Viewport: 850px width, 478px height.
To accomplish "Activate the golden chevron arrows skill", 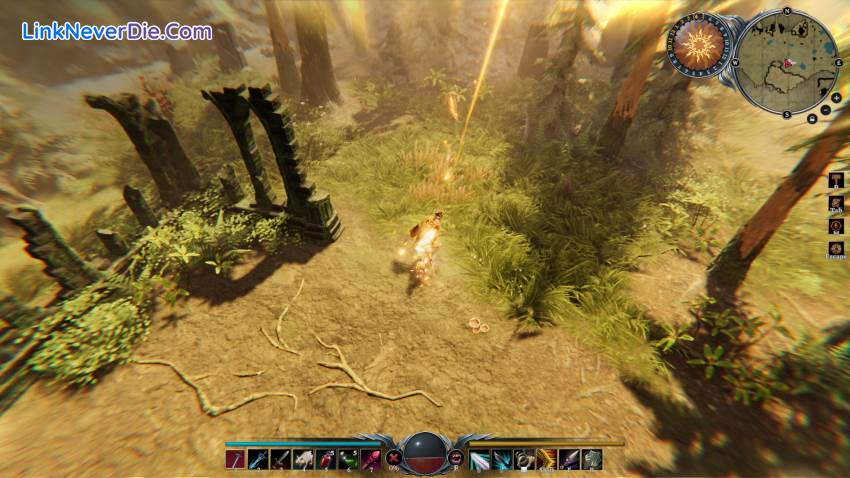I will pyautogui.click(x=547, y=460).
